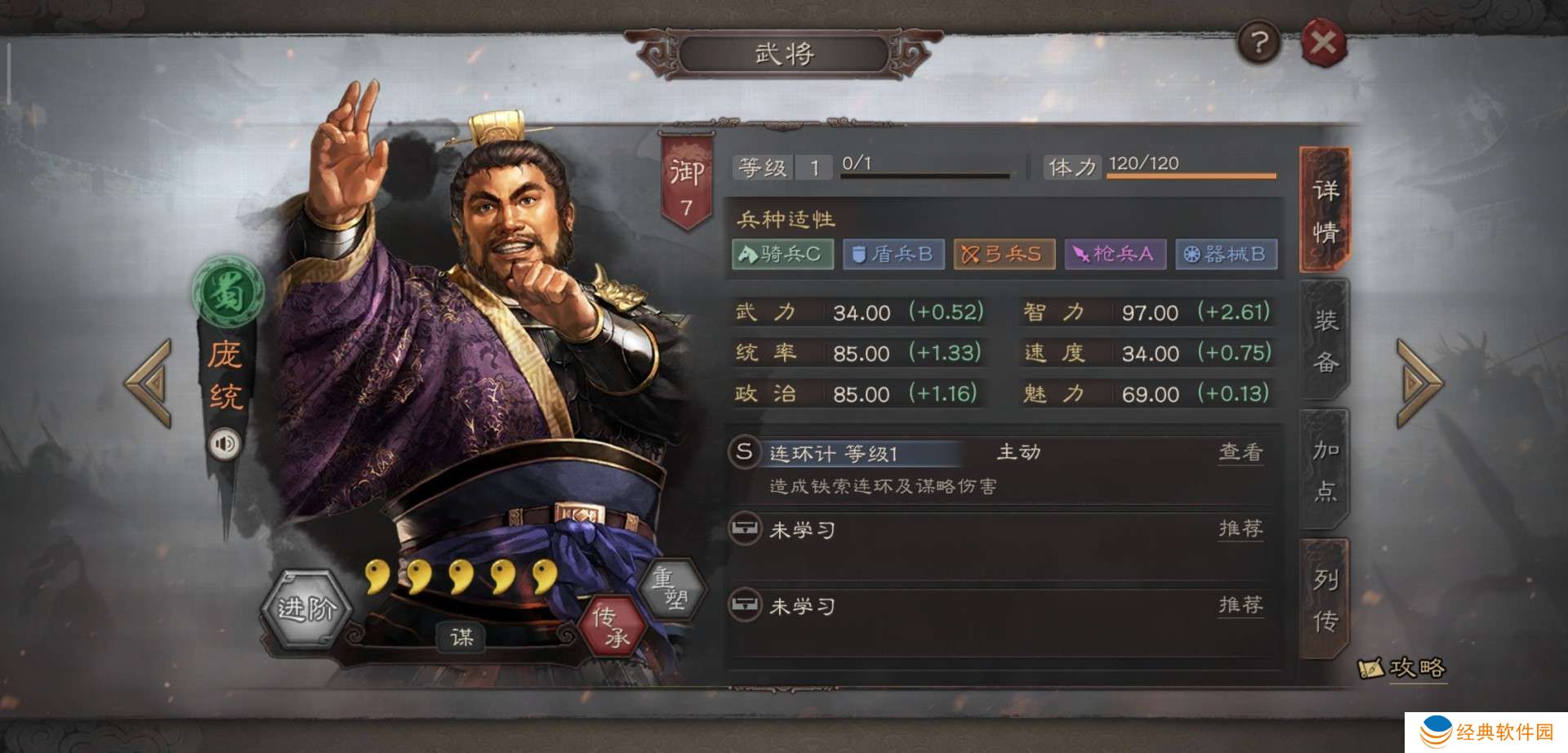Open 查看 details for 连环计 skill
1568x753 pixels.
(x=1241, y=454)
